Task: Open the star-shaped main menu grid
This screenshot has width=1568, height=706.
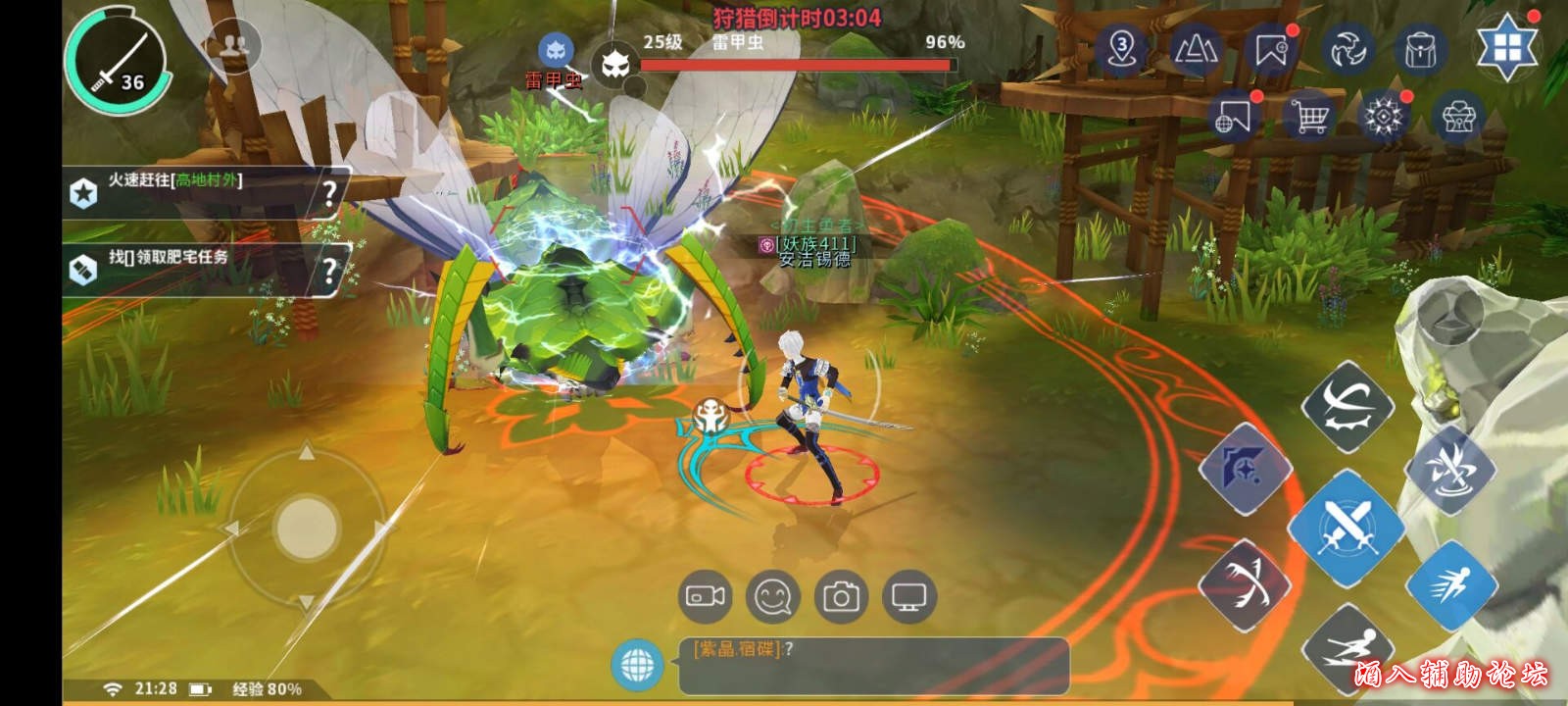Action: [x=1507, y=46]
